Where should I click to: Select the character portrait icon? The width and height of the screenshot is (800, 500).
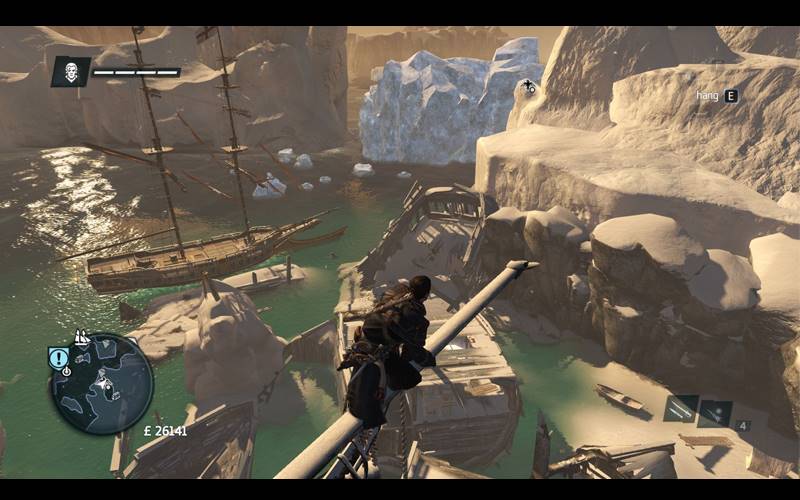coord(70,71)
